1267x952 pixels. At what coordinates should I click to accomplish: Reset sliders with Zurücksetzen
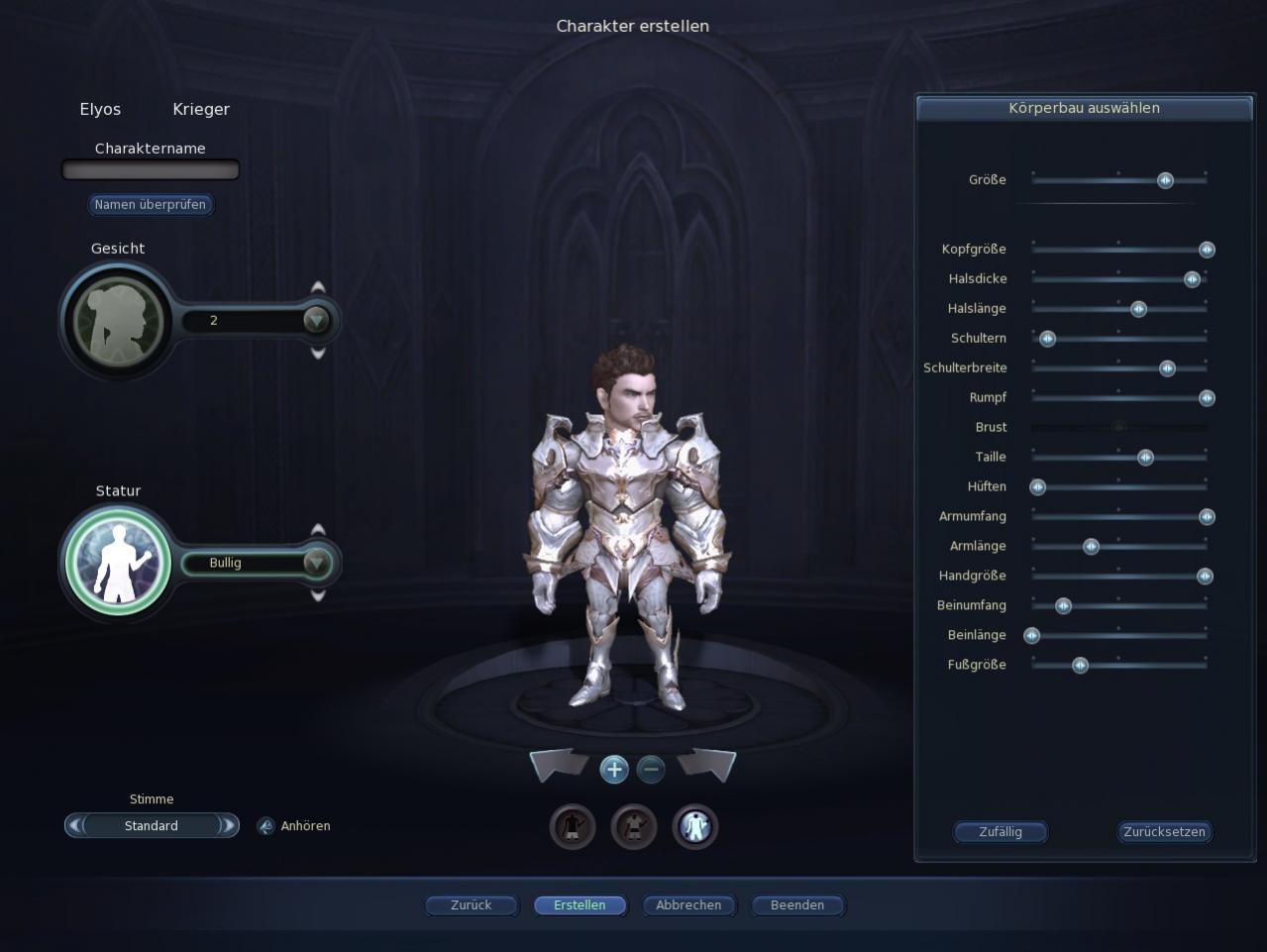(x=1164, y=832)
